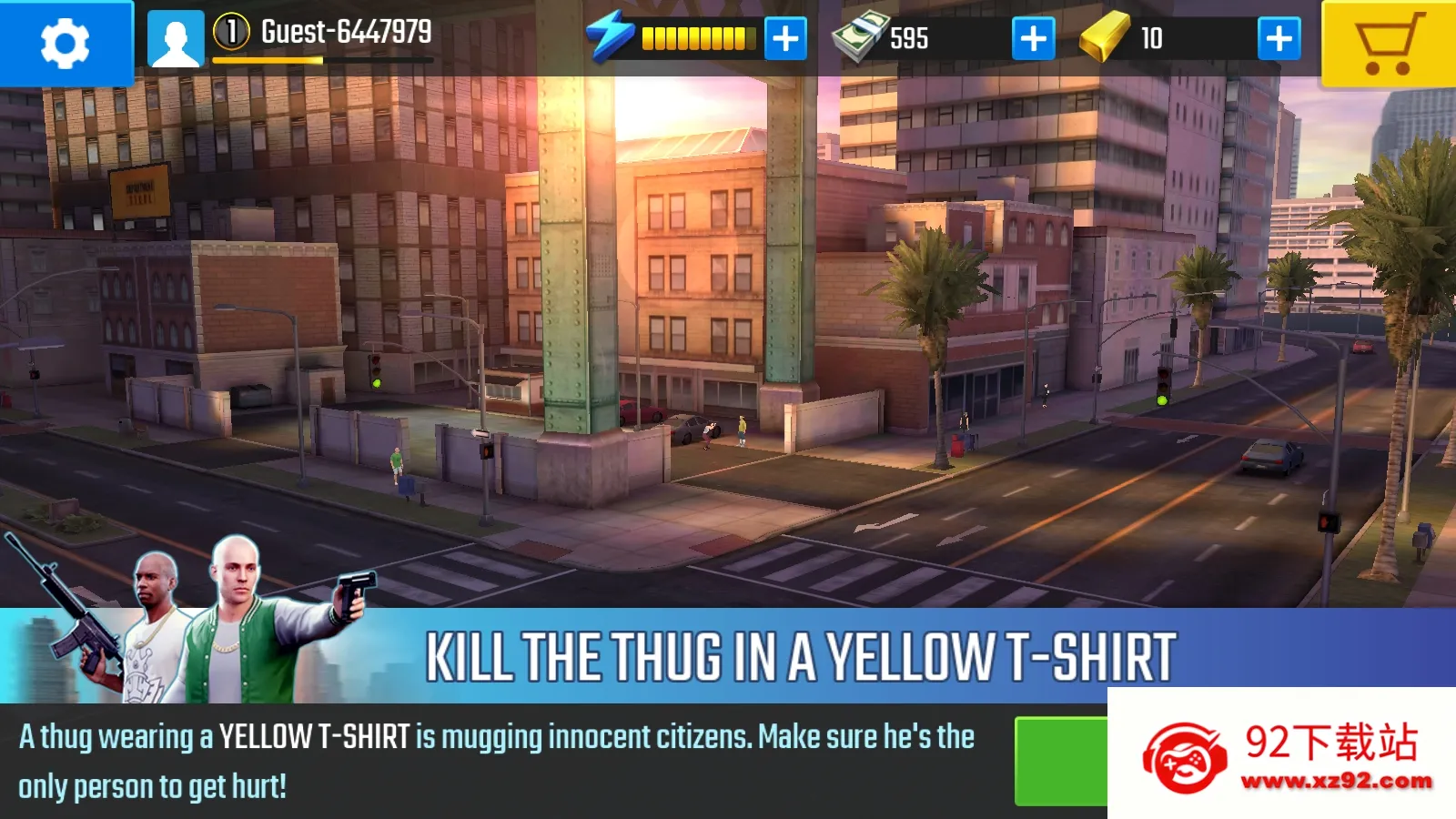Click the cash amount 595
Viewport: 1456px width, 819px height.
(910, 37)
